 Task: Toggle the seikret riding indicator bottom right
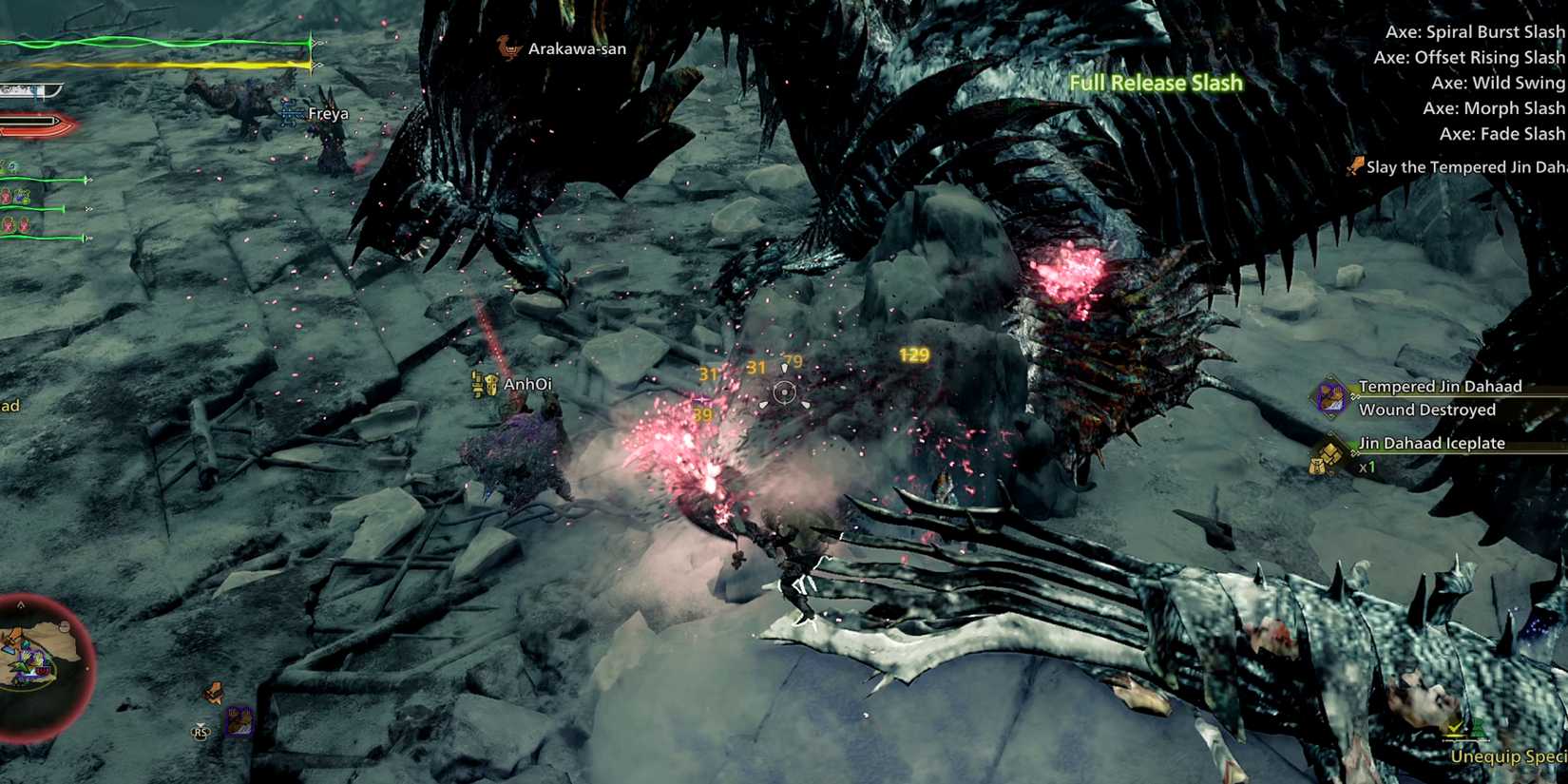pos(1457,730)
